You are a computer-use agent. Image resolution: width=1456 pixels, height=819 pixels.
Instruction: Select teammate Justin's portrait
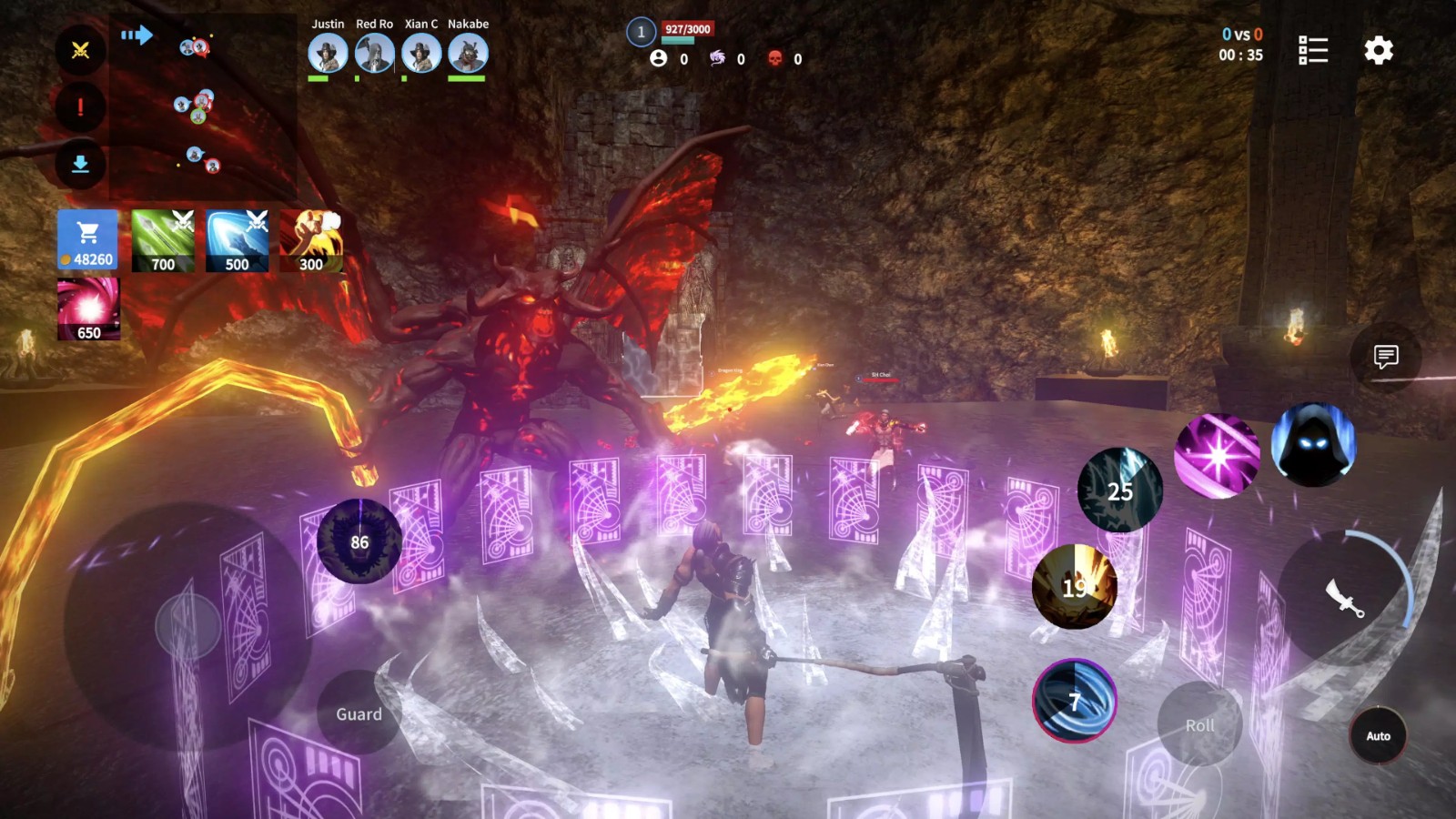click(x=328, y=53)
